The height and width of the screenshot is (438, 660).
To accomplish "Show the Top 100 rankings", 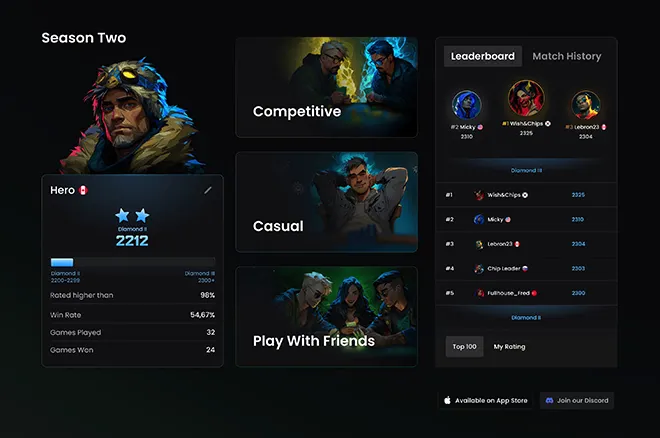I will (x=464, y=346).
